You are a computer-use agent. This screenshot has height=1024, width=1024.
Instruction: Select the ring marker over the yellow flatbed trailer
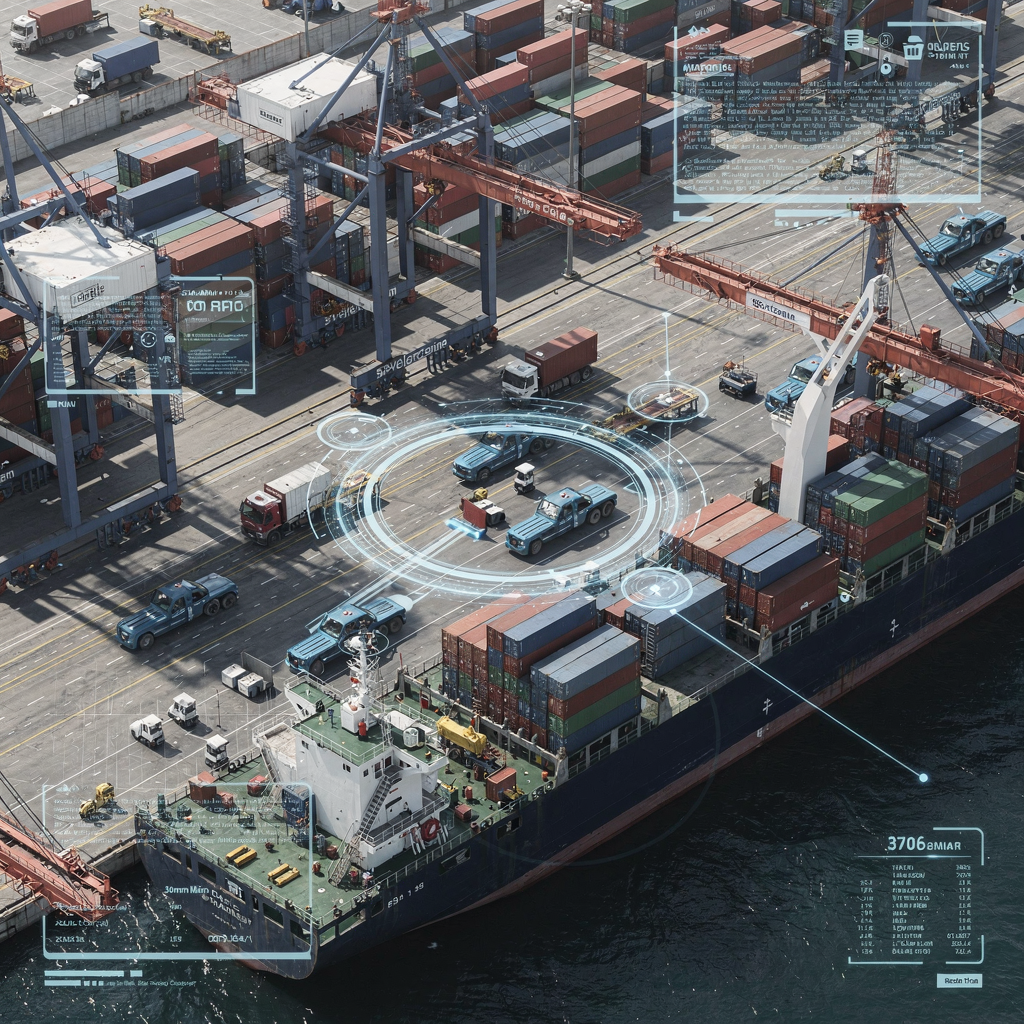tap(667, 401)
